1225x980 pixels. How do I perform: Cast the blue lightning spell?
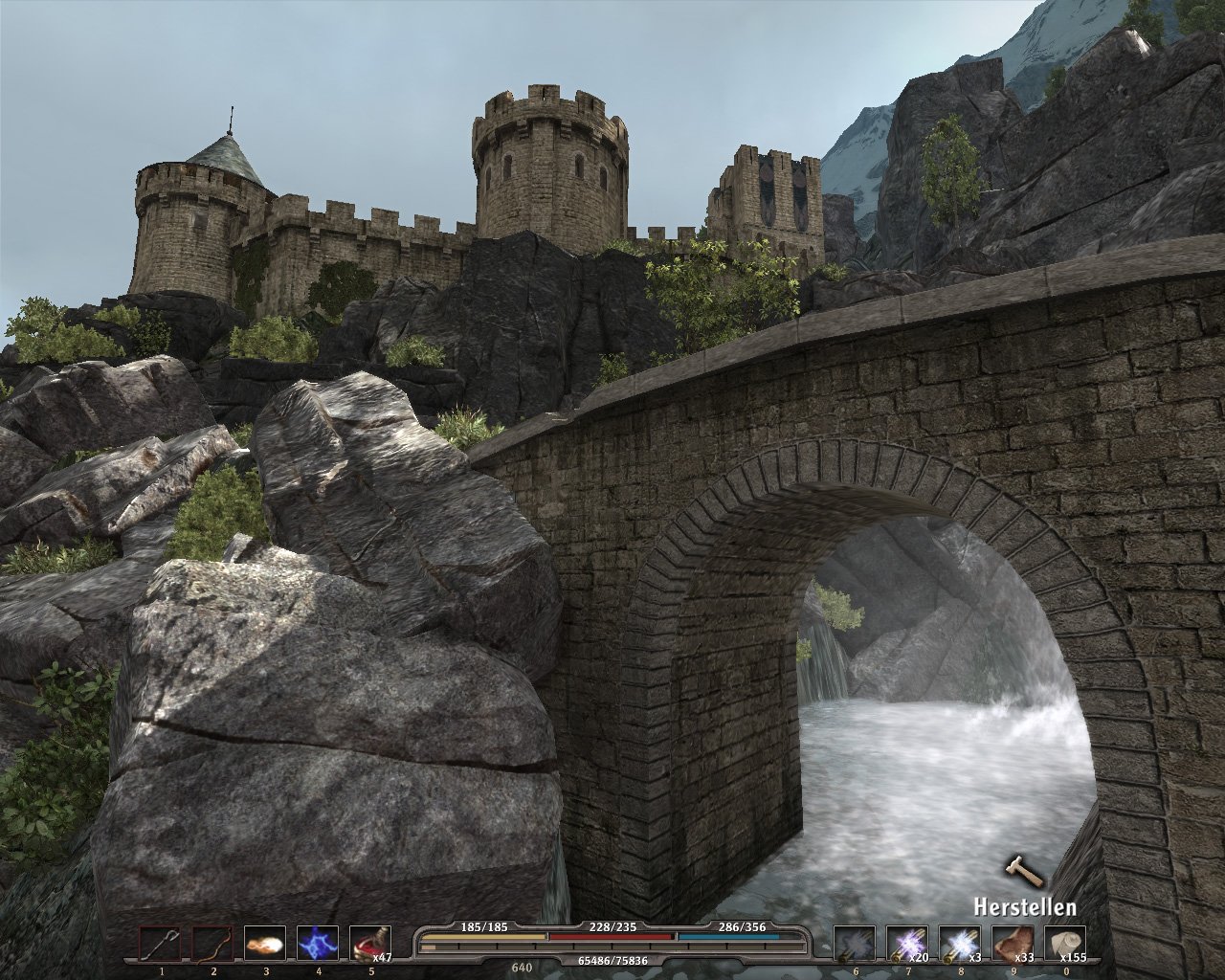pyautogui.click(x=317, y=944)
